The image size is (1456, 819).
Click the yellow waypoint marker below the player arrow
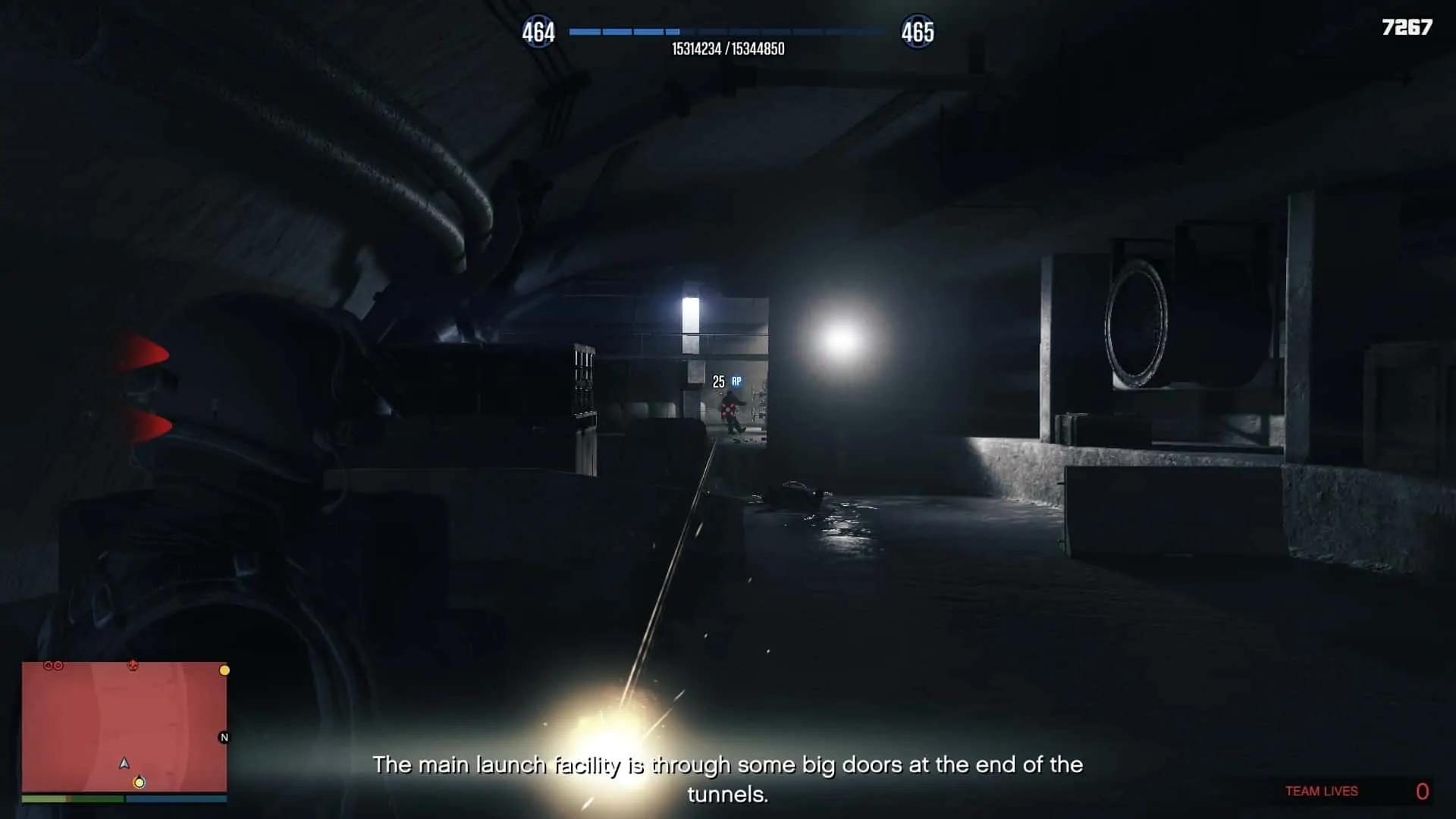[140, 783]
